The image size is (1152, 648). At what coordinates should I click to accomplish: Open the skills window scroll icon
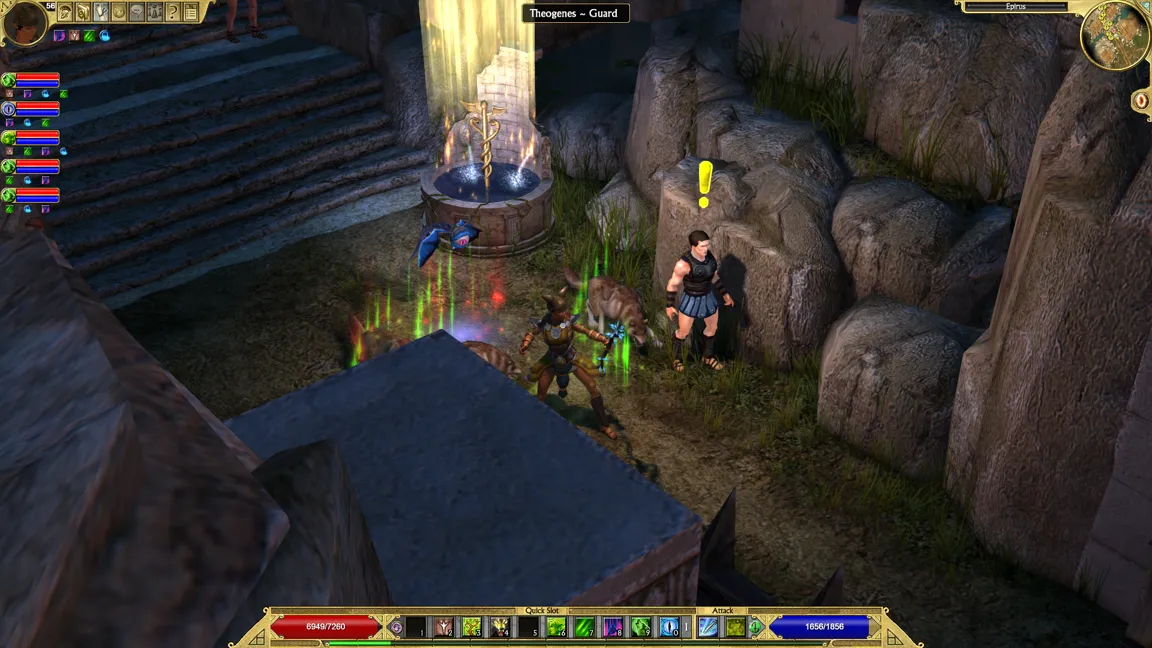[101, 12]
